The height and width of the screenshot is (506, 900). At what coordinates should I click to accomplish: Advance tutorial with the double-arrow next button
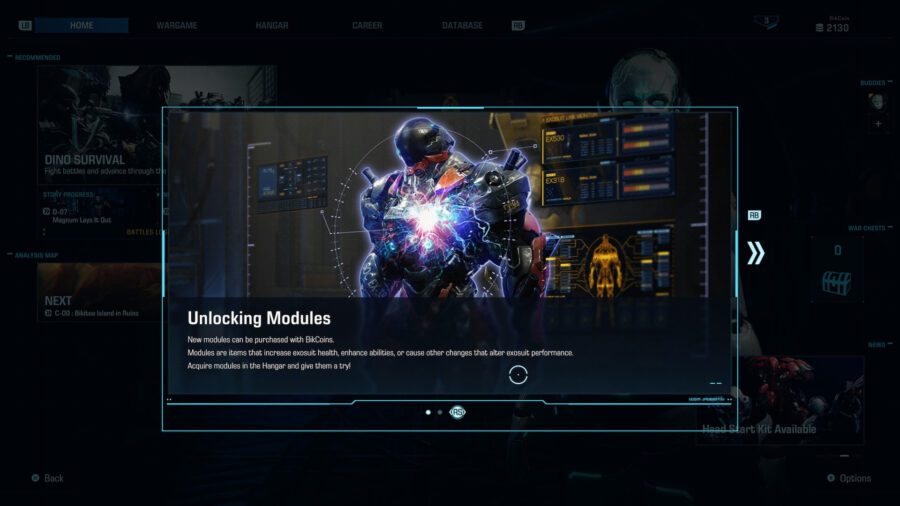755,253
